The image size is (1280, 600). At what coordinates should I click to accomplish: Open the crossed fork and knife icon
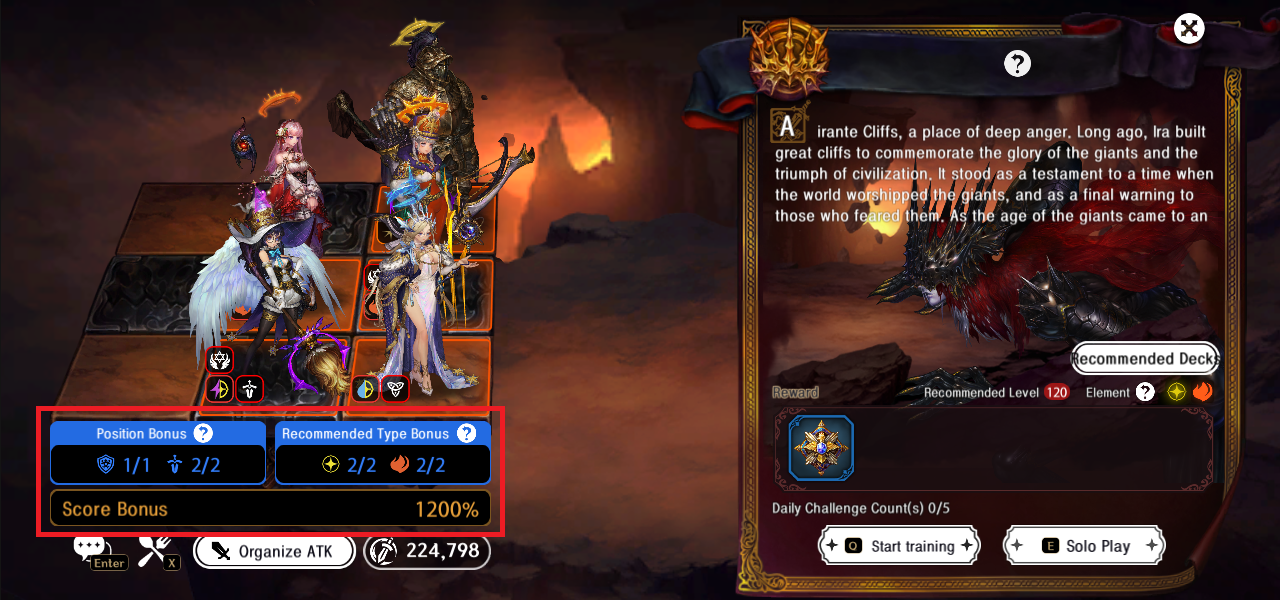click(x=155, y=547)
